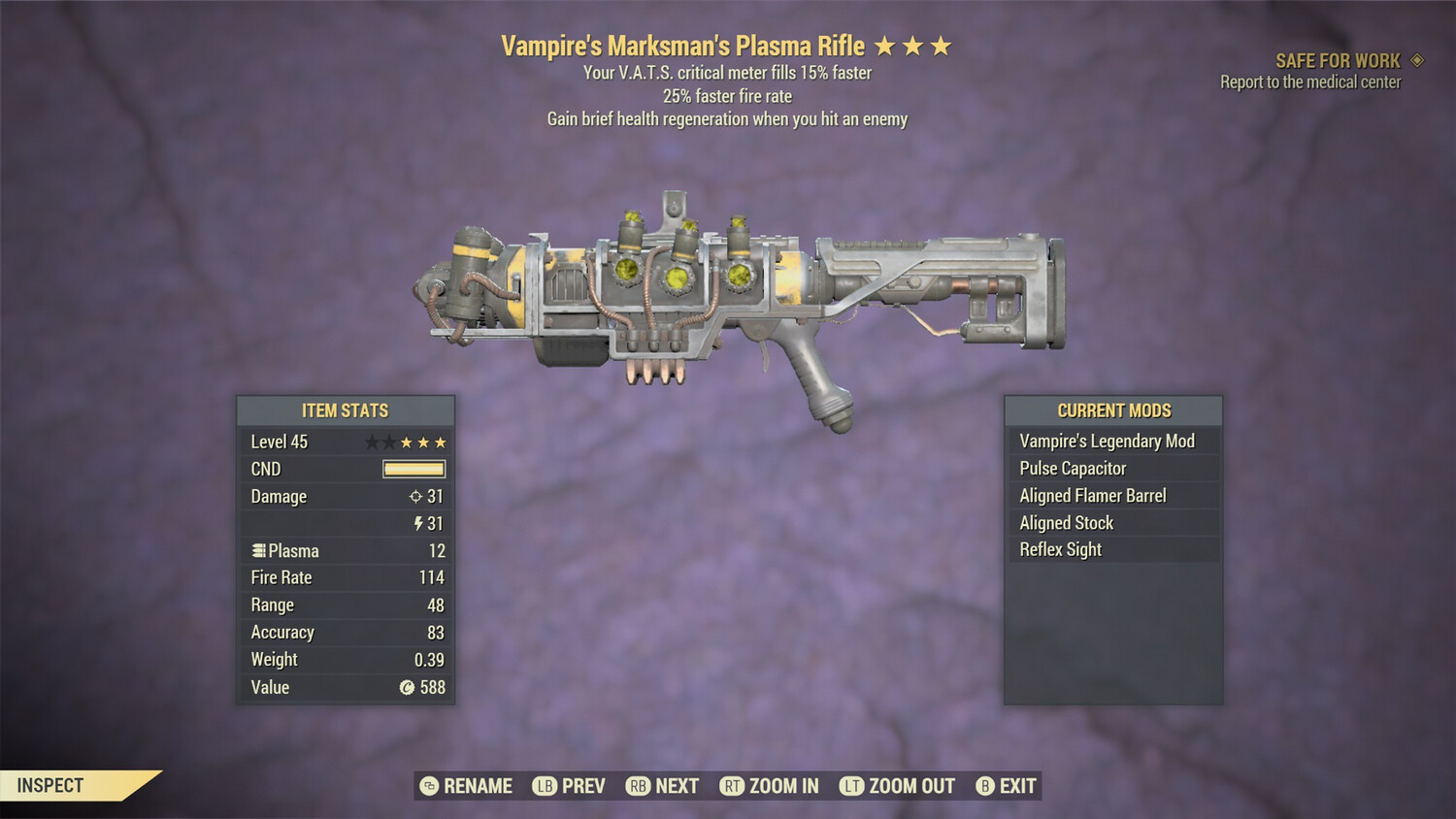Click the LB Prev controller icon
This screenshot has height=819, width=1456.
(544, 787)
